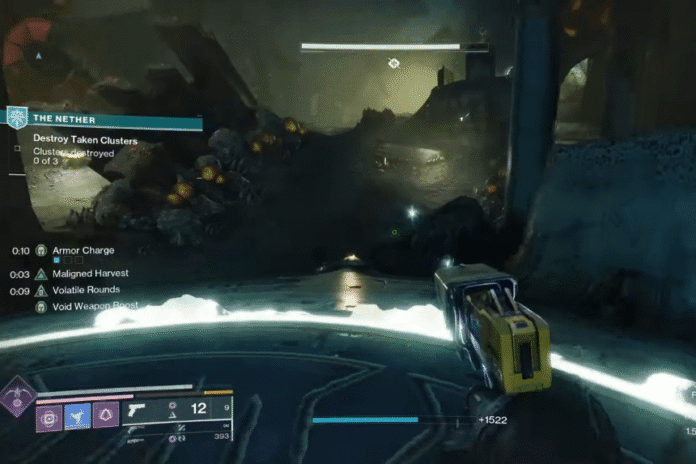Click the Maligned Harvest buff icon

click(41, 273)
